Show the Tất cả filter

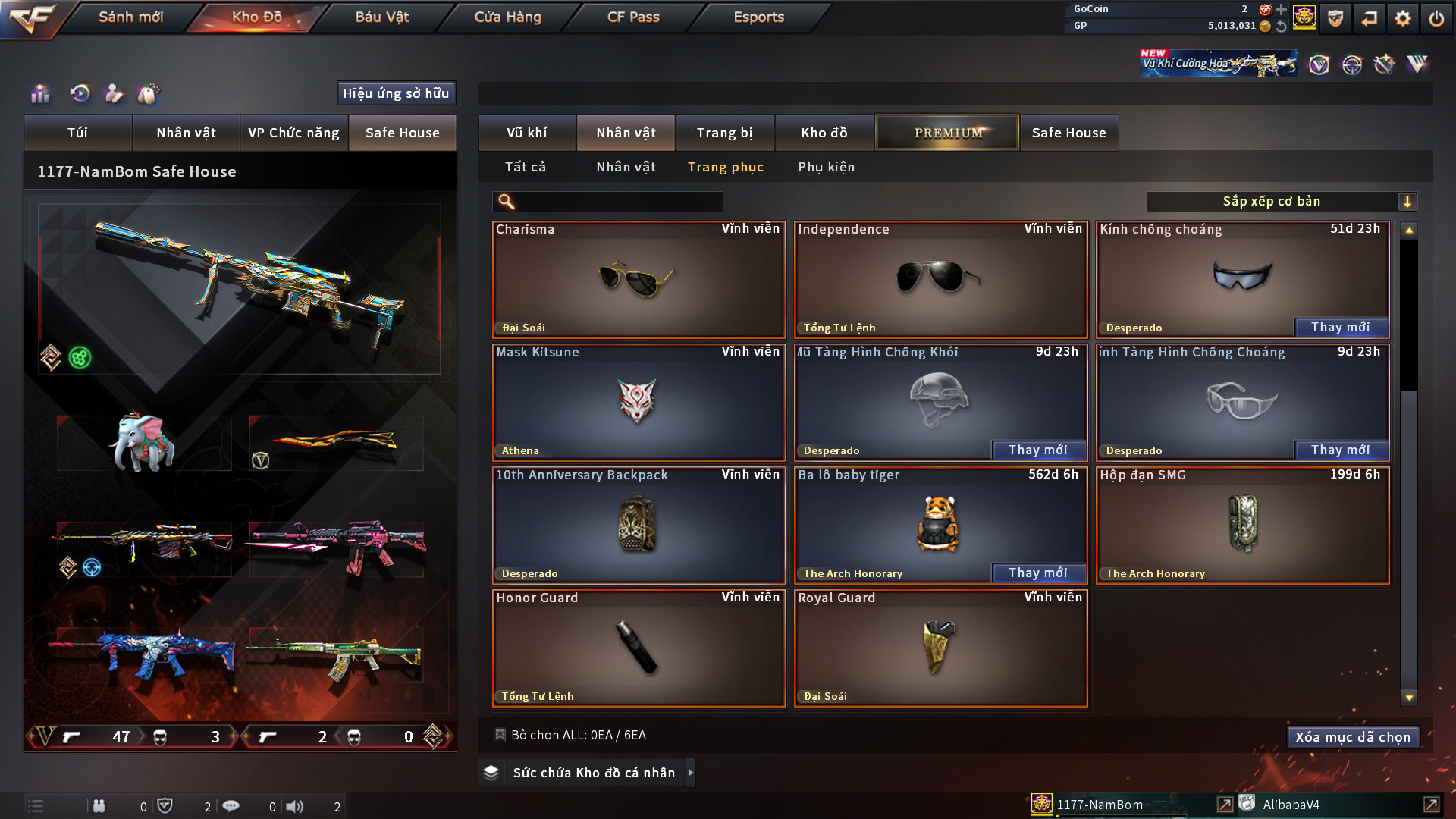pos(525,167)
